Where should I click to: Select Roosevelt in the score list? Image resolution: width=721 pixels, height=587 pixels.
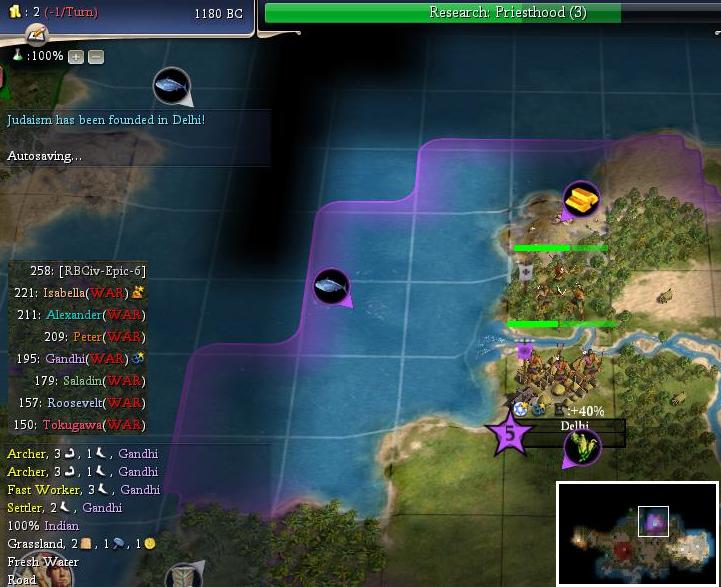pos(81,403)
